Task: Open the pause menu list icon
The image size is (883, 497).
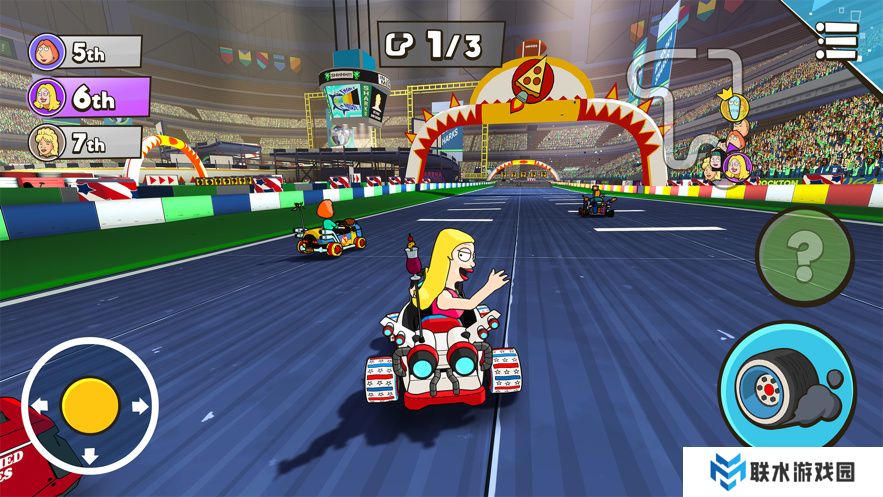Action: point(836,40)
